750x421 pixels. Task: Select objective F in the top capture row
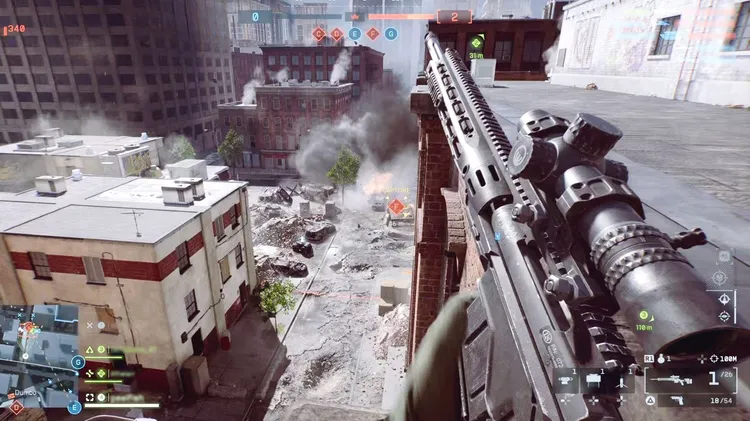372,34
